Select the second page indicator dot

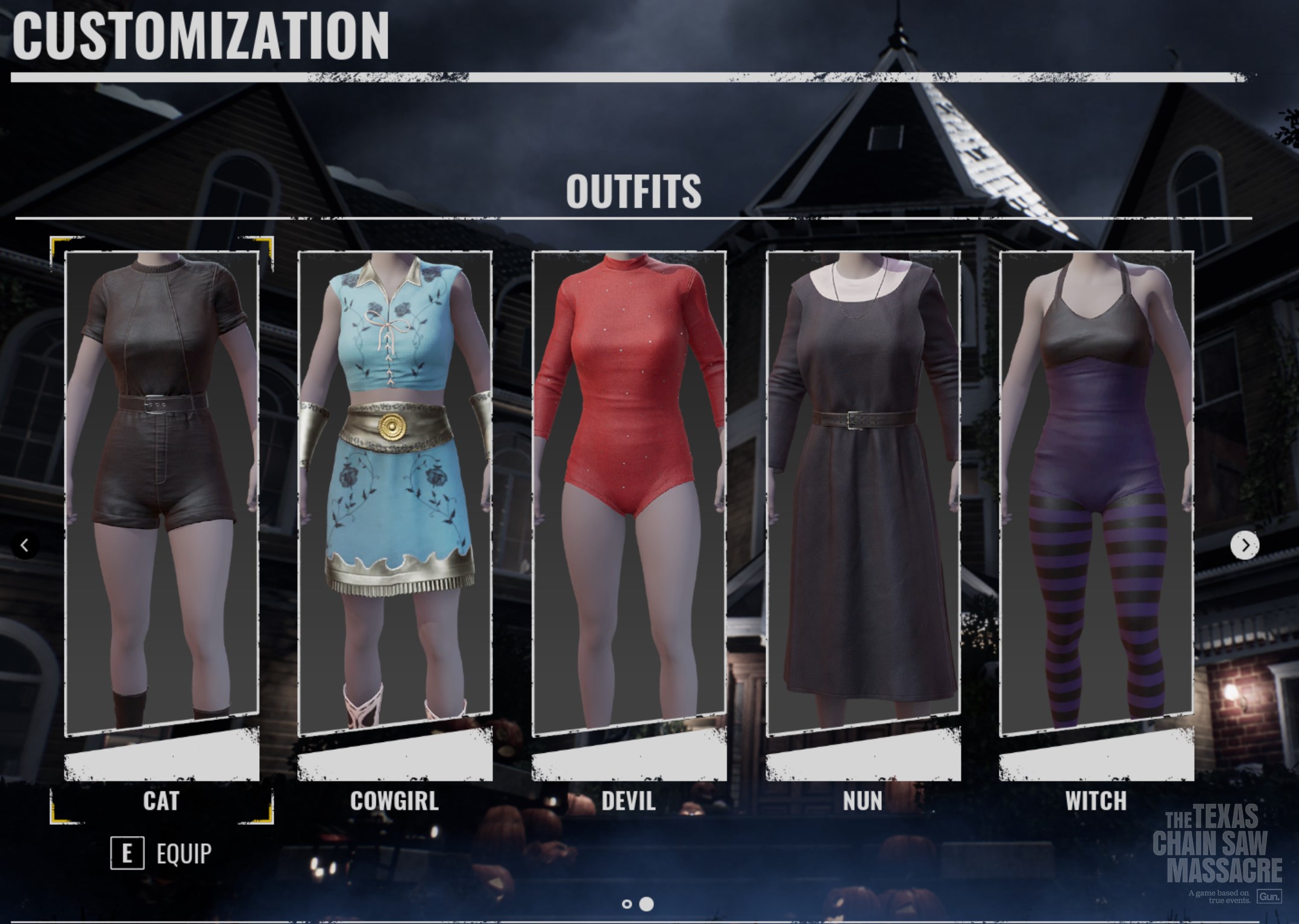tap(647, 902)
